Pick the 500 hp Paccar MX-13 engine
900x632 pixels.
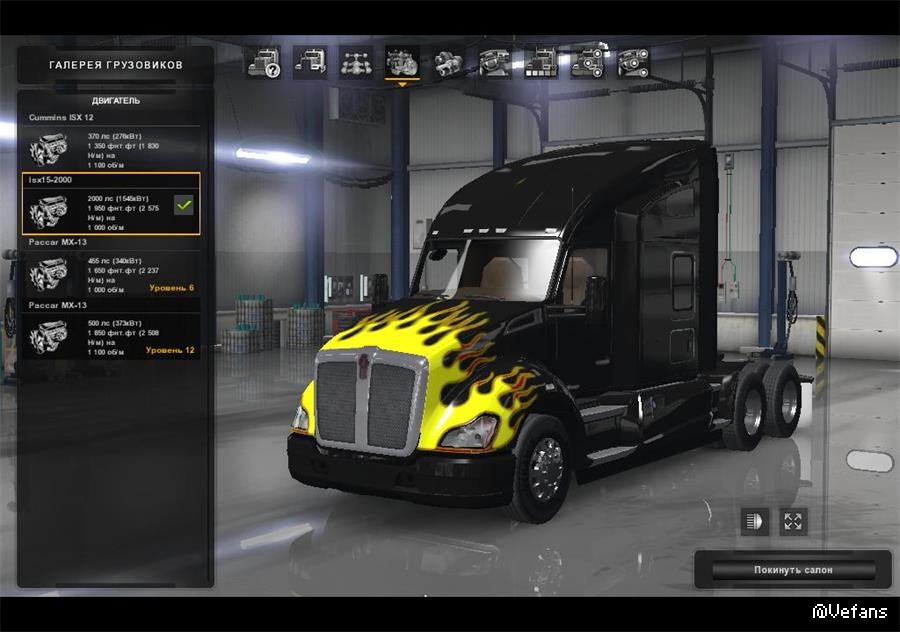[x=110, y=335]
